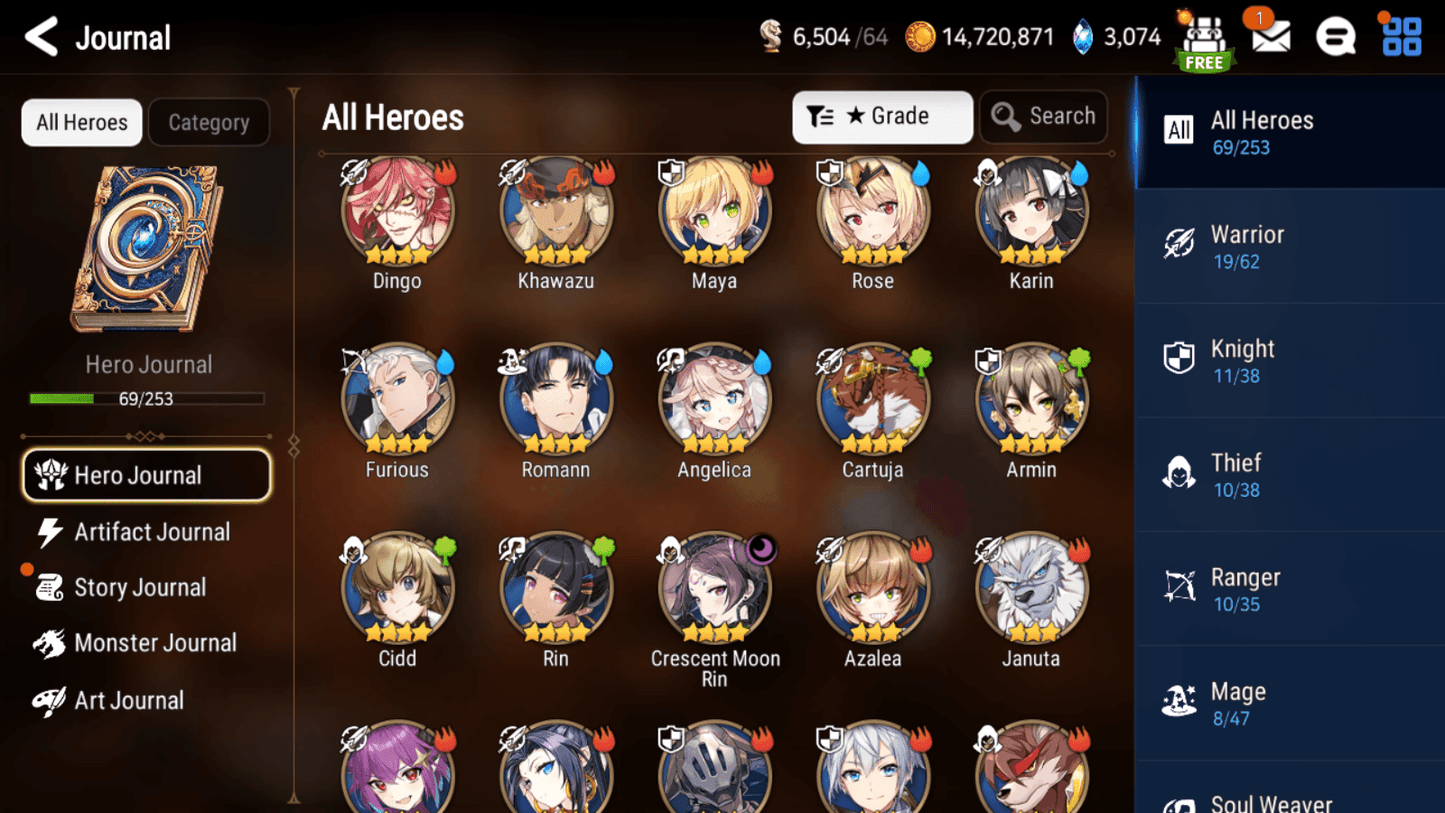The height and width of the screenshot is (813, 1445).
Task: Click the back arrow to exit Journal
Action: 39,36
